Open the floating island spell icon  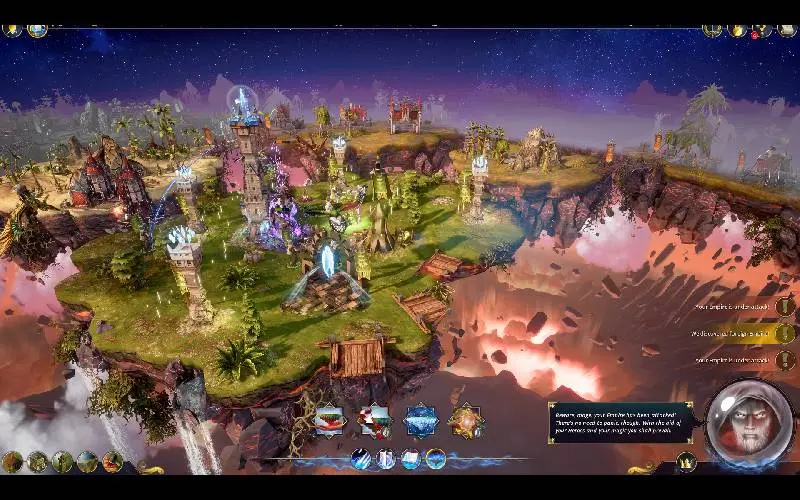tap(329, 420)
